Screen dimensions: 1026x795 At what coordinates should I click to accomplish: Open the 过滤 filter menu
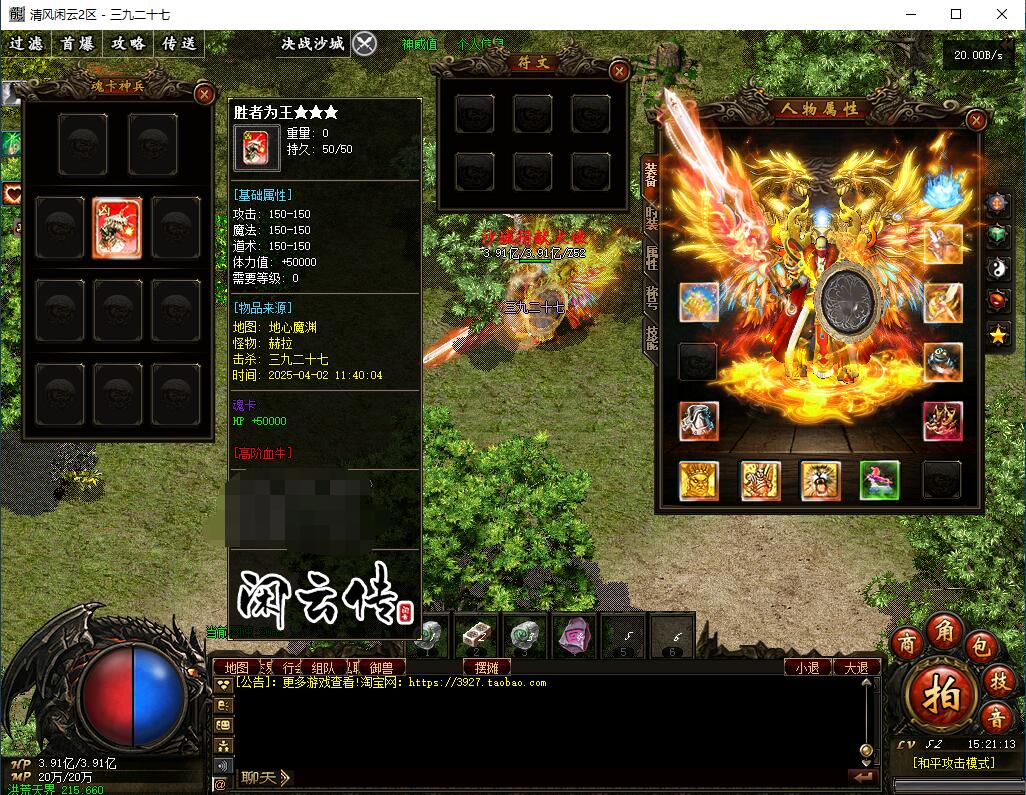click(27, 43)
